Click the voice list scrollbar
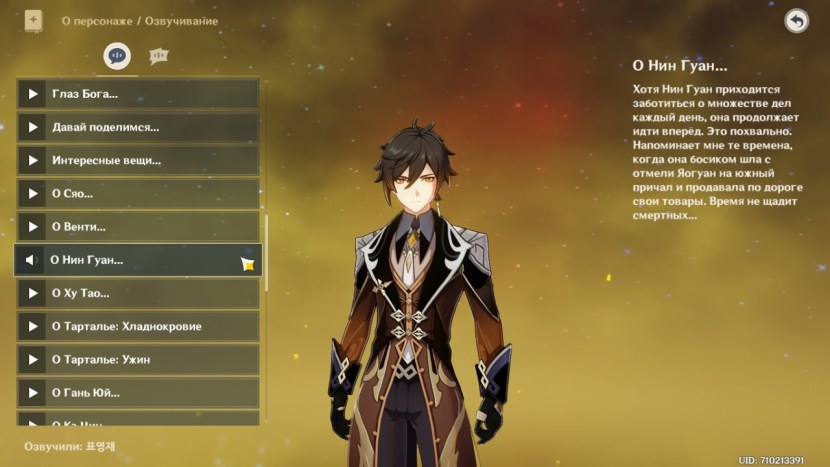This screenshot has width=830, height=467. pyautogui.click(x=266, y=250)
